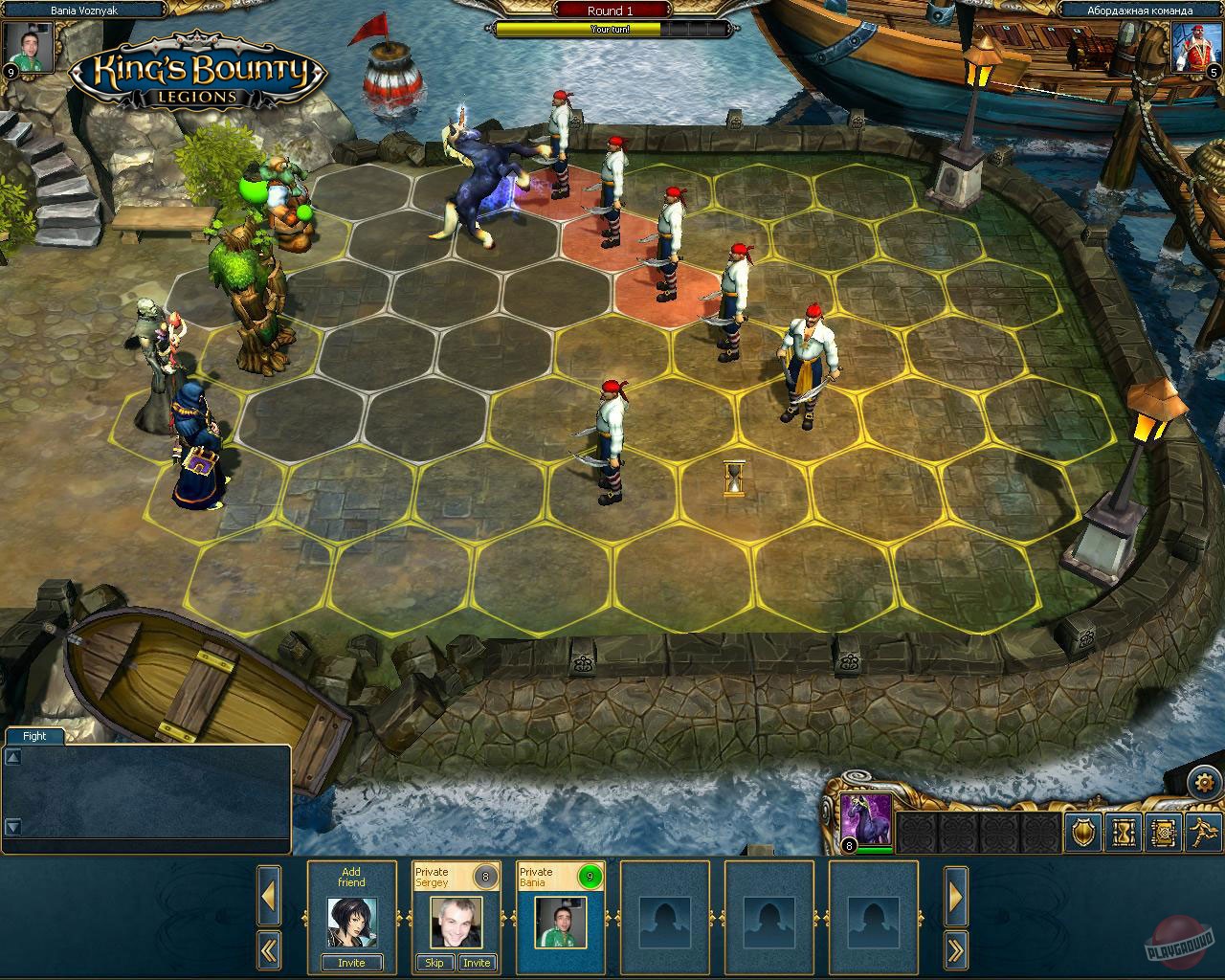The height and width of the screenshot is (980, 1225).
Task: Switch to the Fight chat tab
Action: (34, 736)
